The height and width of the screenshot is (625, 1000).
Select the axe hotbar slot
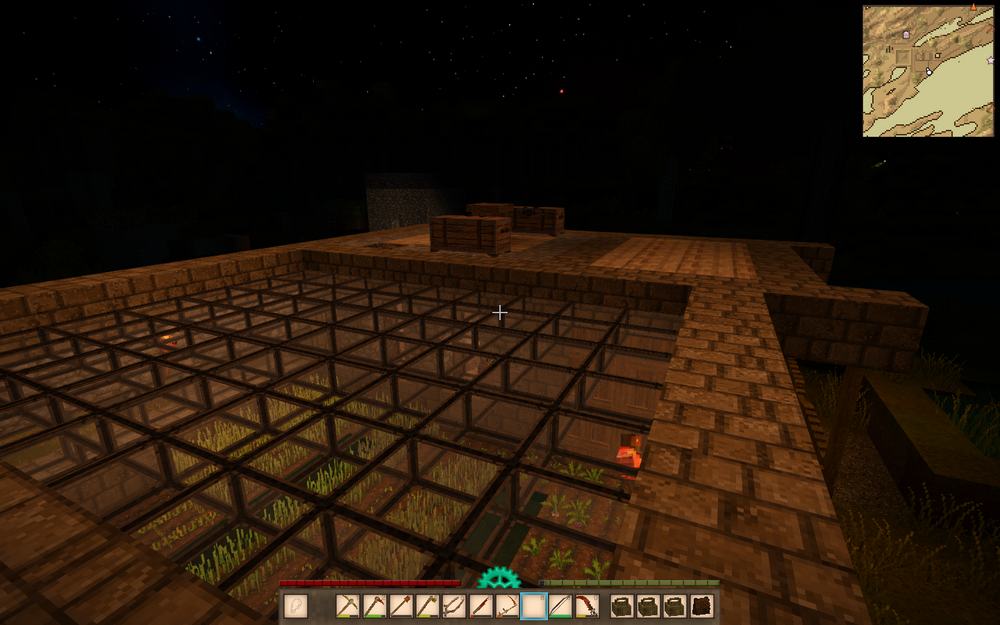tap(429, 605)
